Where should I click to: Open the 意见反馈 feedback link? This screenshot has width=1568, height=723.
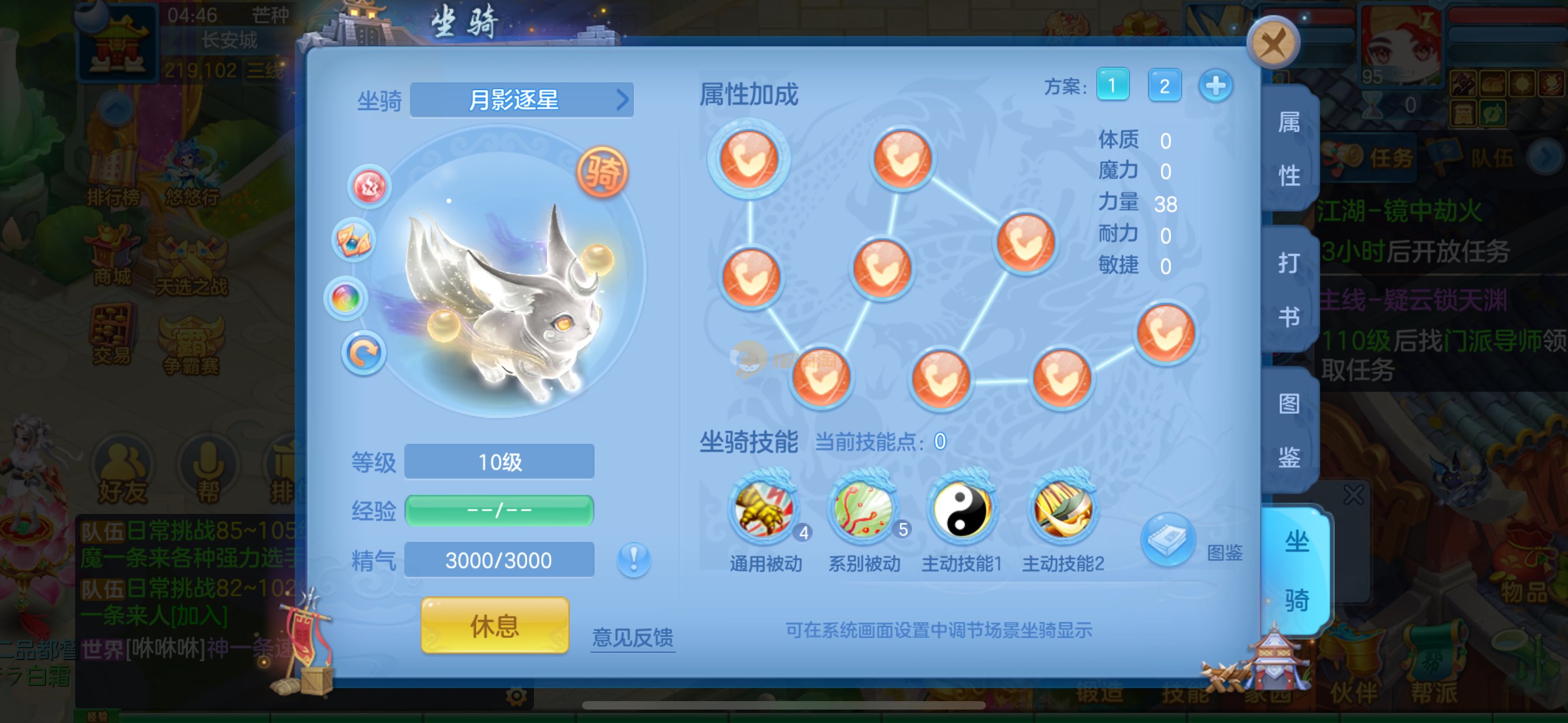(633, 637)
